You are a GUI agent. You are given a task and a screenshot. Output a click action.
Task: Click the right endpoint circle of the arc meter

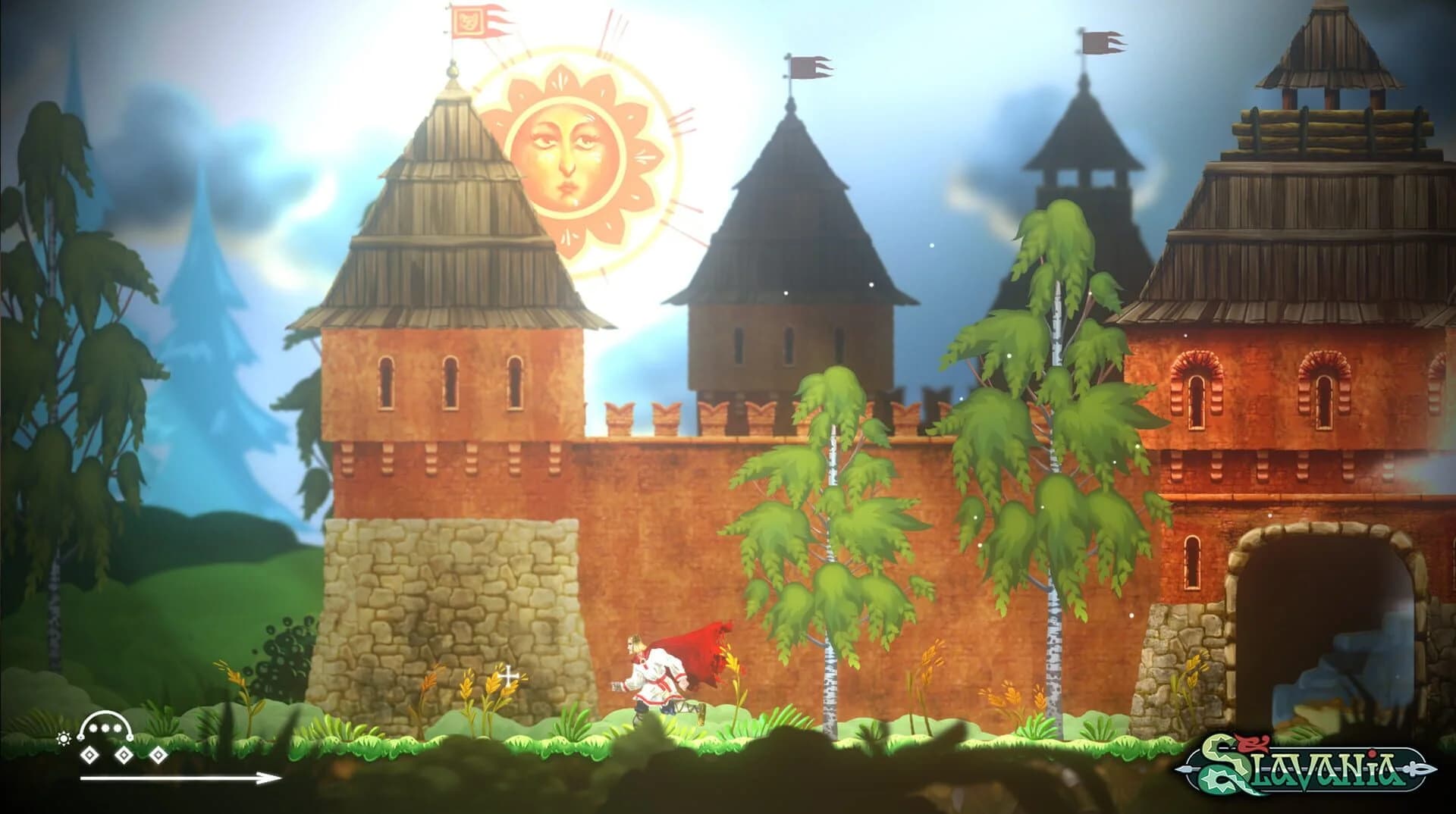(130, 738)
